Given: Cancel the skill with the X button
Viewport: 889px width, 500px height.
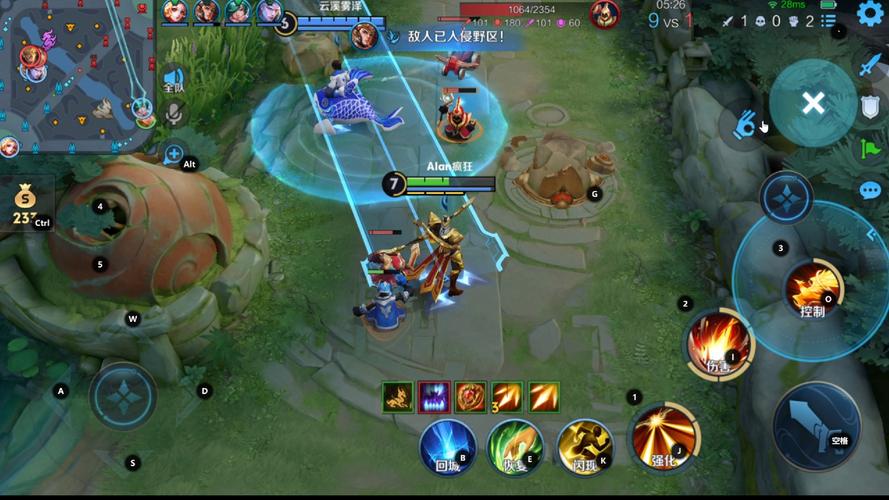Looking at the screenshot, I should pyautogui.click(x=813, y=102).
